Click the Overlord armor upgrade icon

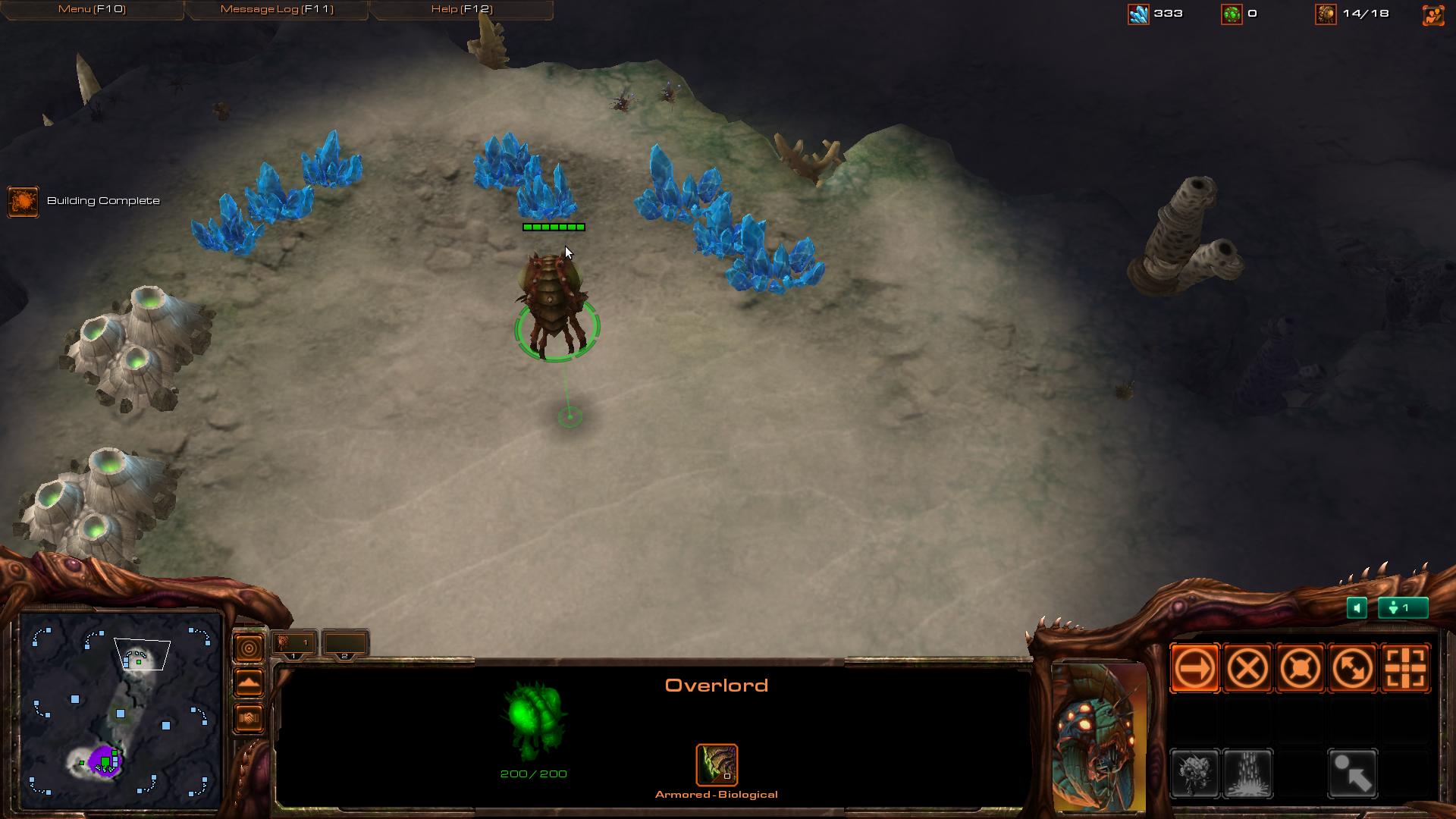[x=717, y=764]
